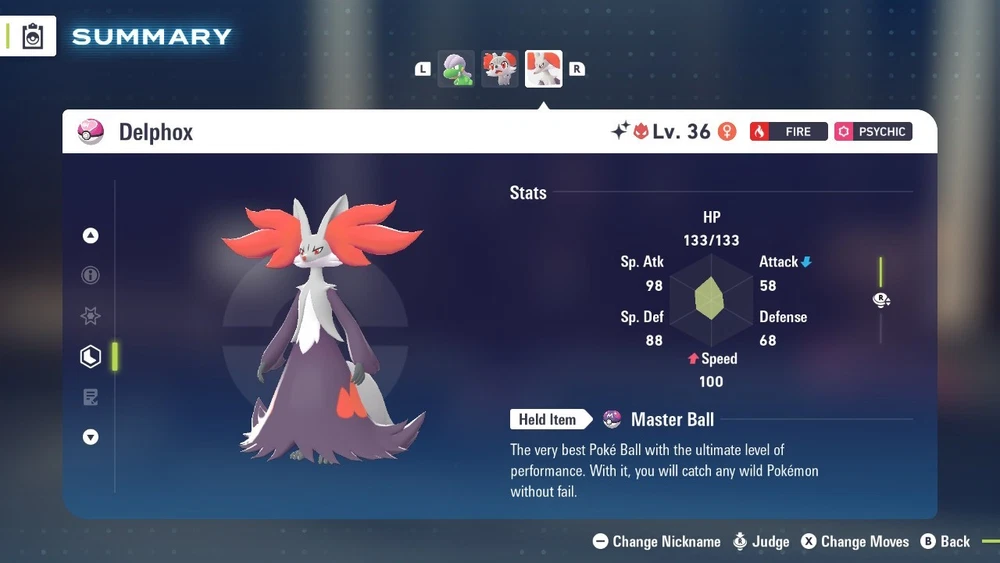This screenshot has width=1000, height=563.
Task: Switch to the star-shaped ribbon page
Action: [x=91, y=316]
